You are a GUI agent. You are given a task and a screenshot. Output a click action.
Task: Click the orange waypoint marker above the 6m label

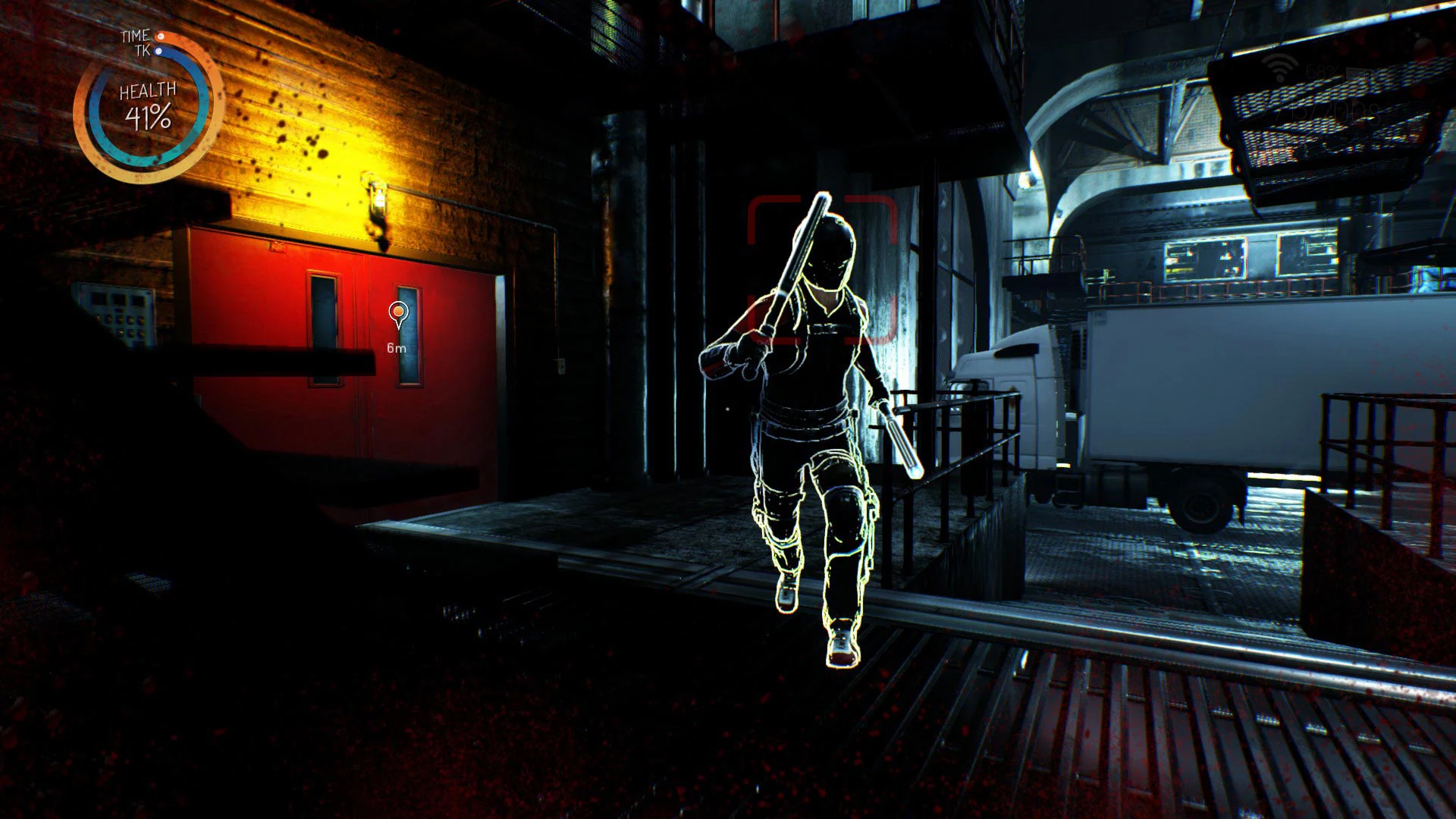pos(397,312)
